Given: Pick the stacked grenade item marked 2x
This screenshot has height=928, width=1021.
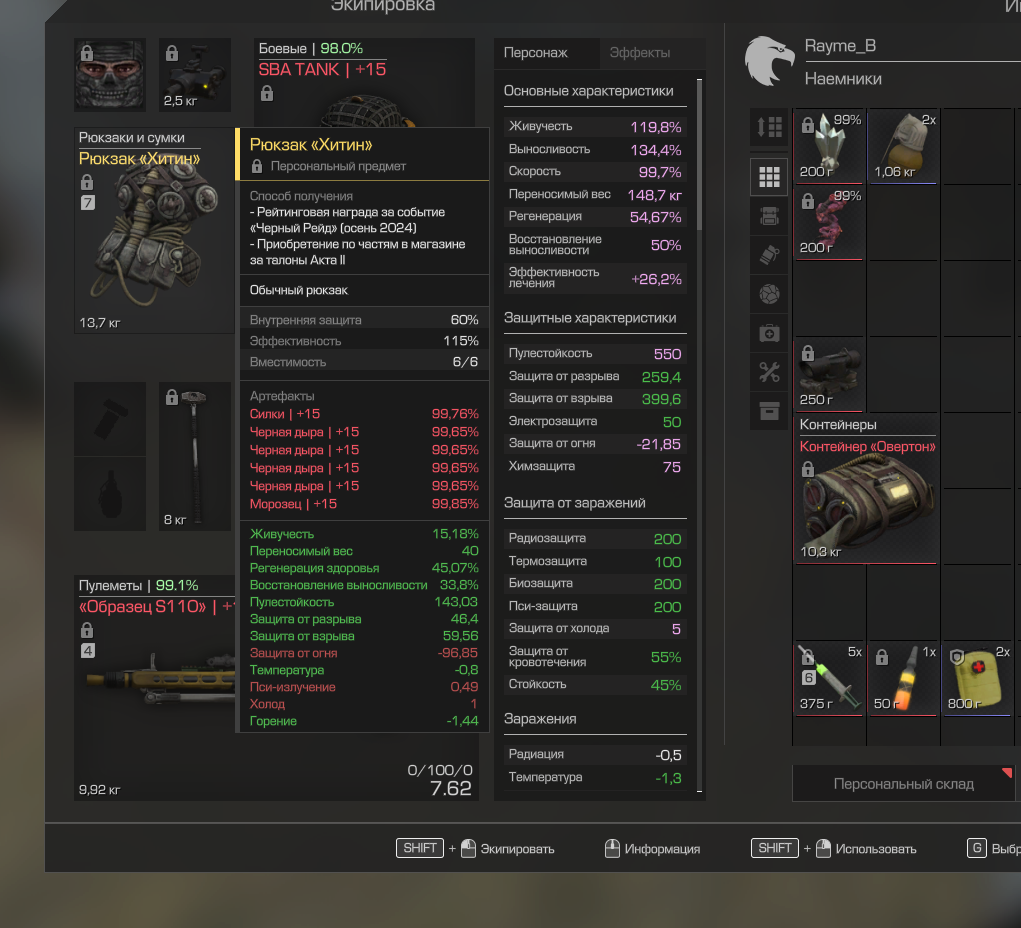Looking at the screenshot, I should coord(904,145).
